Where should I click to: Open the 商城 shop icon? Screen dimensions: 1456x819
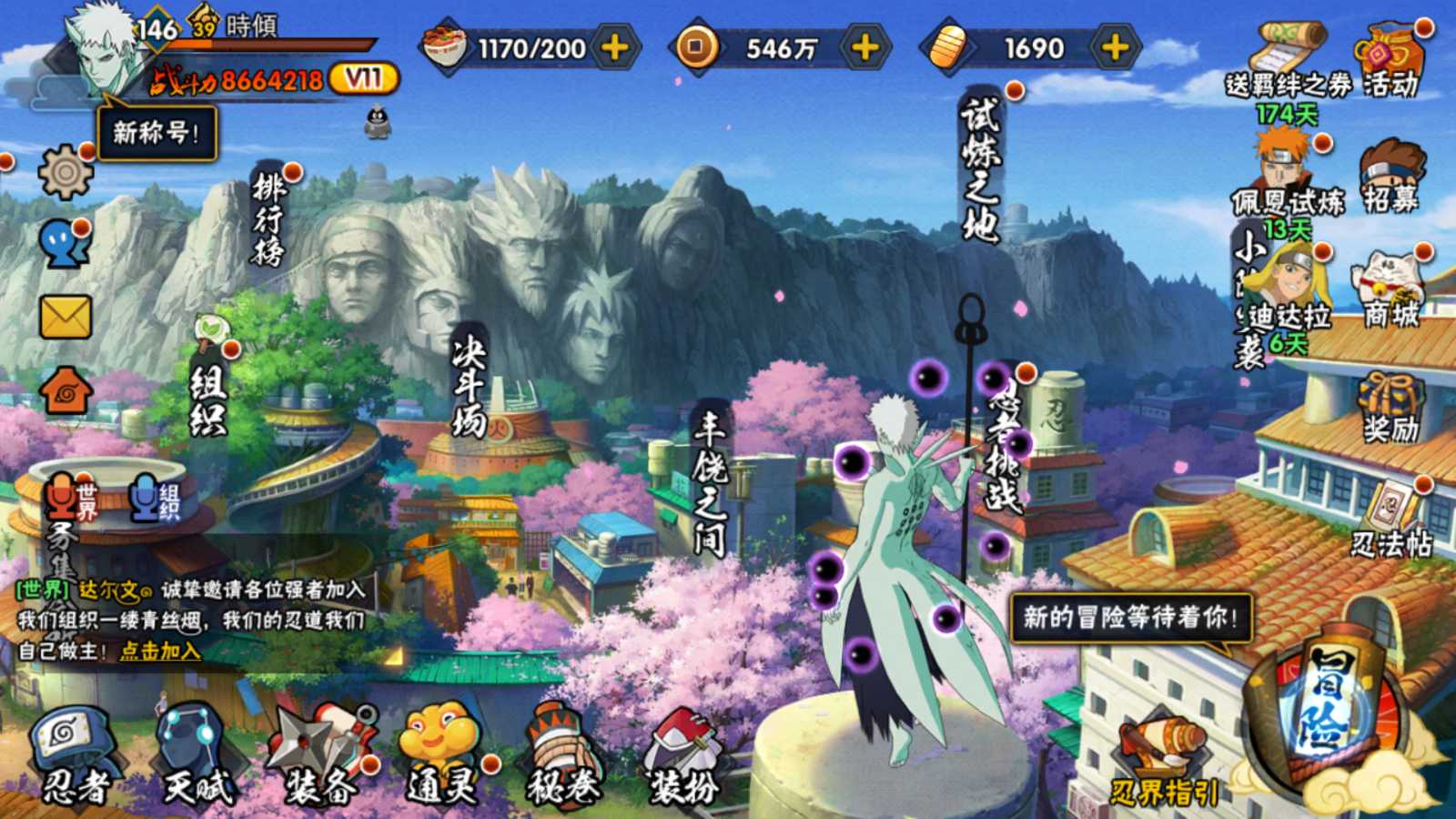[x=1390, y=289]
